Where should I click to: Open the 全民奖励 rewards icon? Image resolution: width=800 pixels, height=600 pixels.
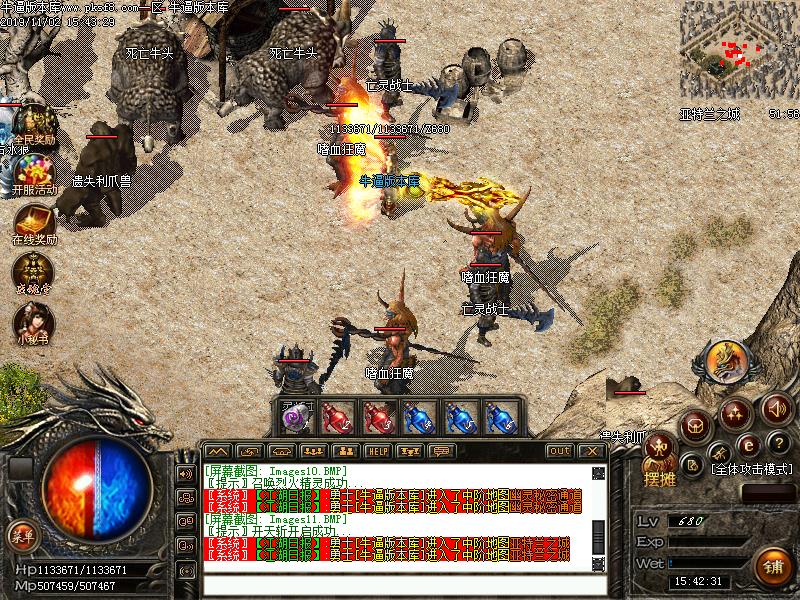[x=33, y=122]
